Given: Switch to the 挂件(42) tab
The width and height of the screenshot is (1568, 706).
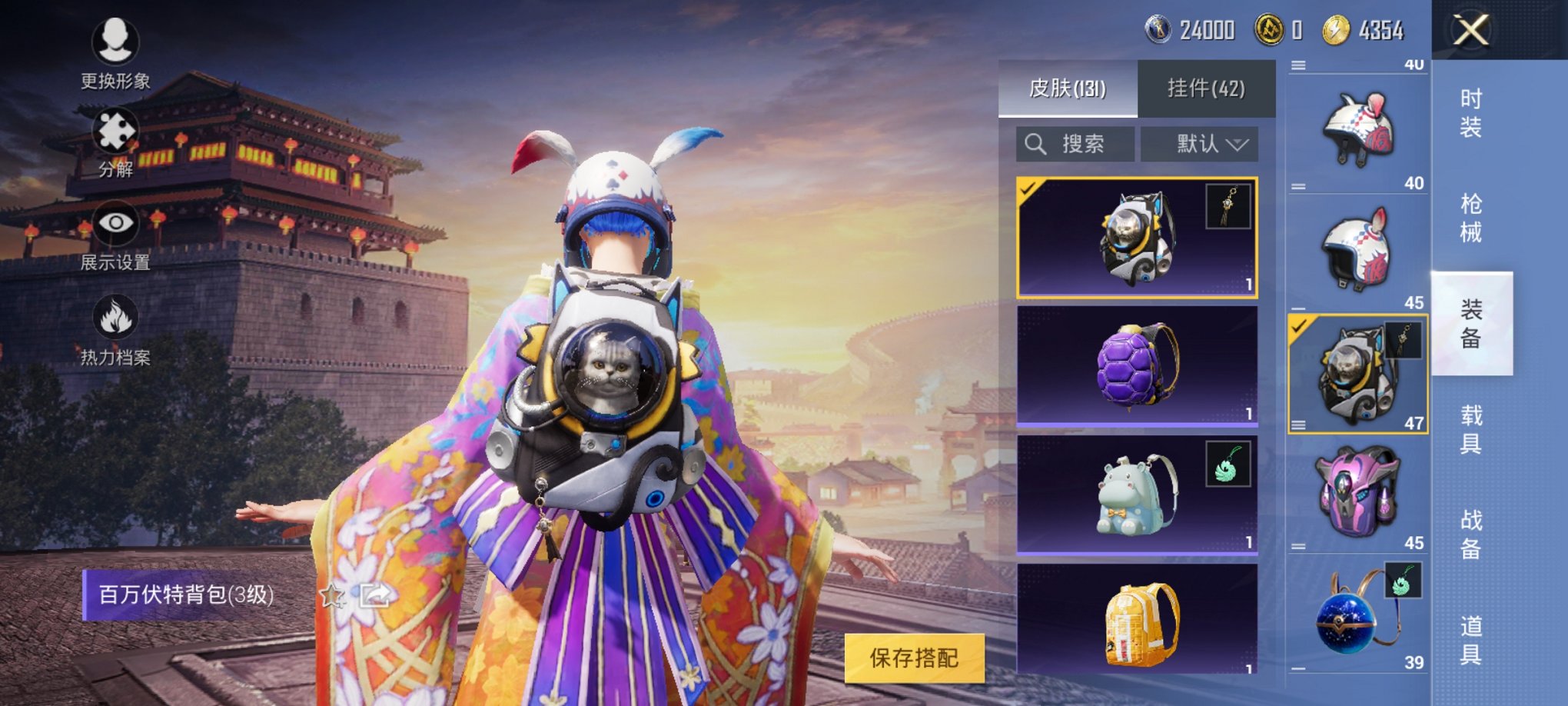Looking at the screenshot, I should (x=1207, y=87).
